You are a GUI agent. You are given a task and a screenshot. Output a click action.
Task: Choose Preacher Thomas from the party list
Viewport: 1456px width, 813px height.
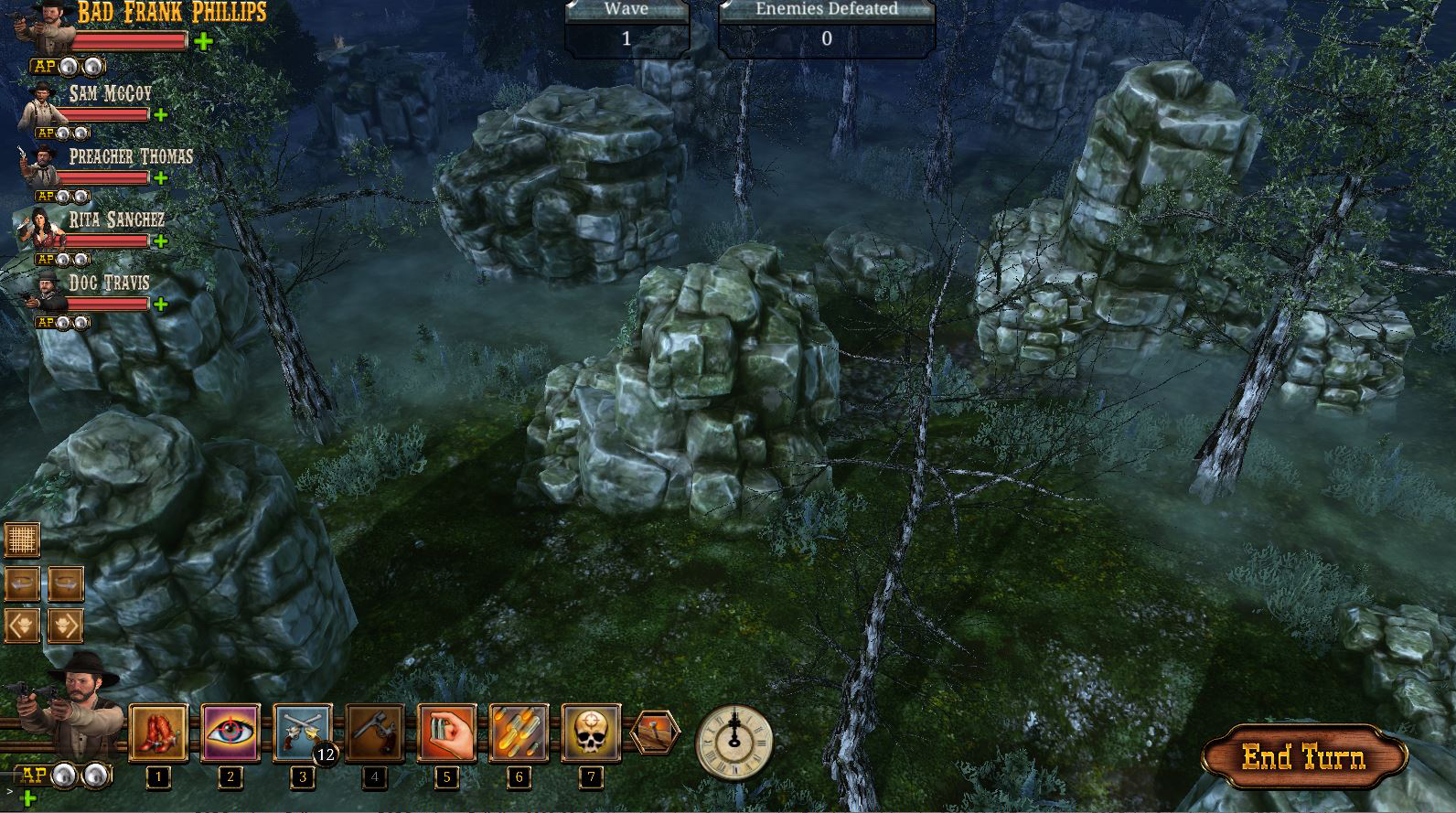tap(40, 168)
